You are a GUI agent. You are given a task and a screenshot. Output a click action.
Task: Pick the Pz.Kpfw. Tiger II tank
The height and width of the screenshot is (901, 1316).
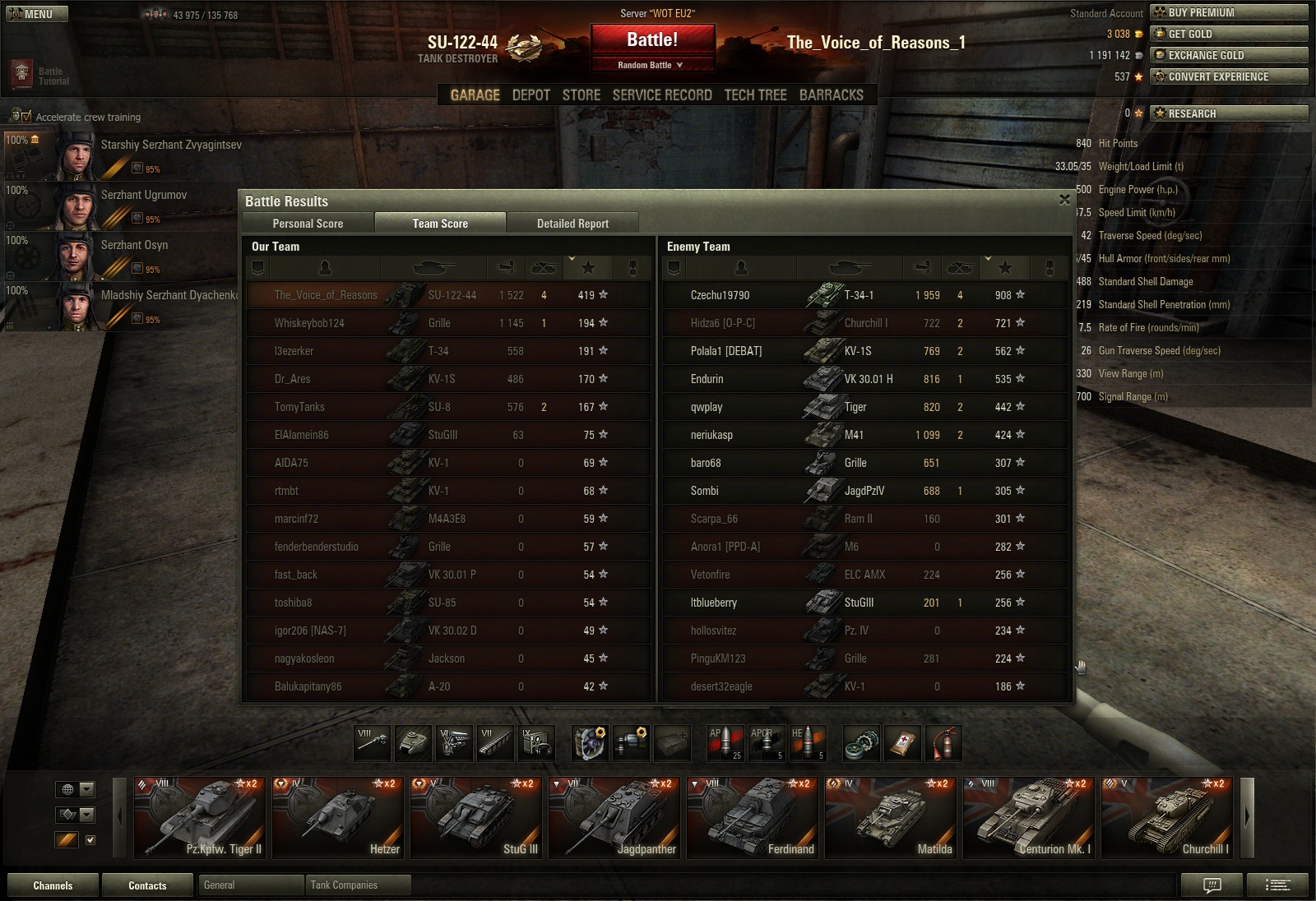[200, 819]
